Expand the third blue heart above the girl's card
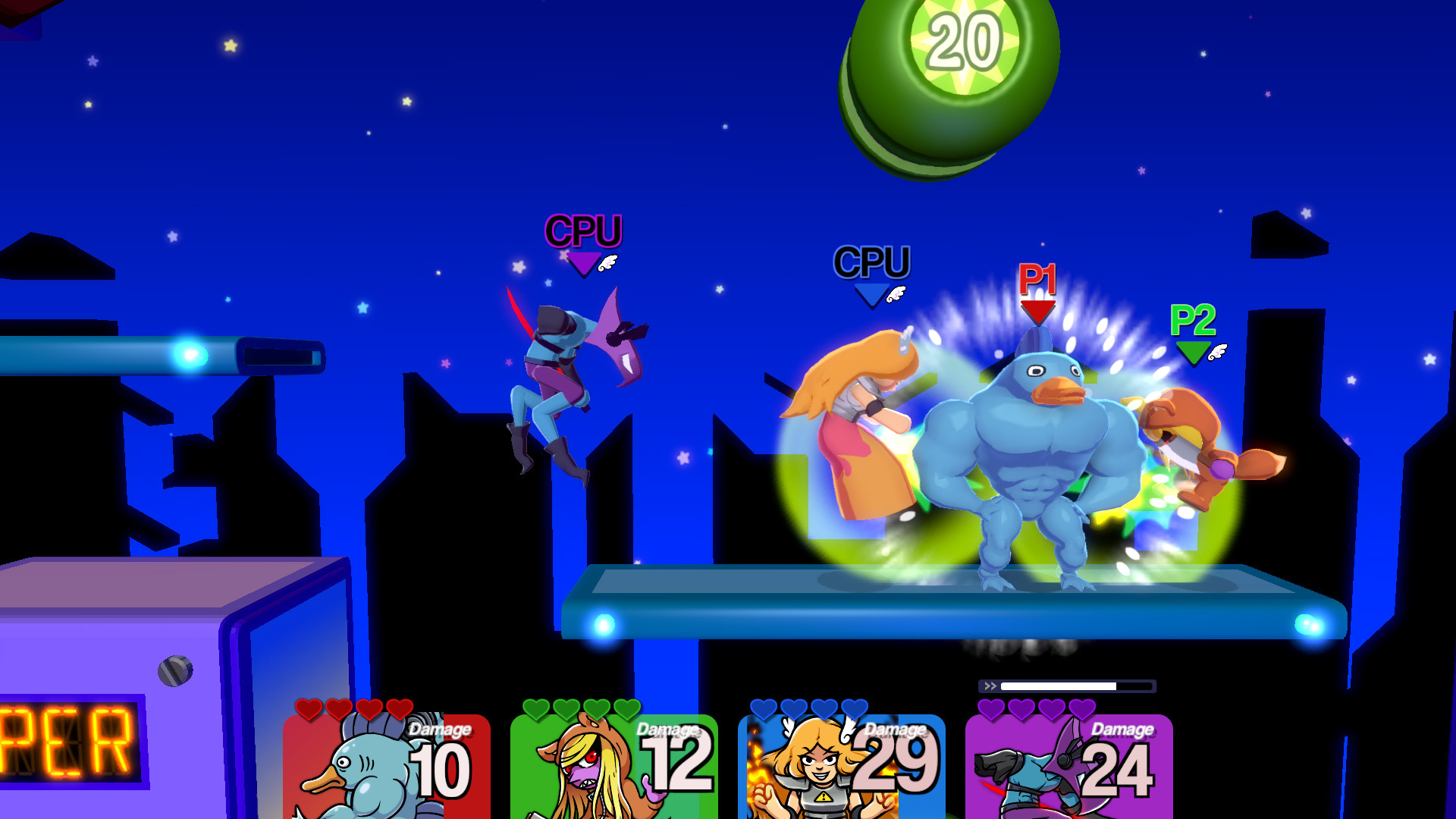The height and width of the screenshot is (819, 1456). [x=824, y=710]
